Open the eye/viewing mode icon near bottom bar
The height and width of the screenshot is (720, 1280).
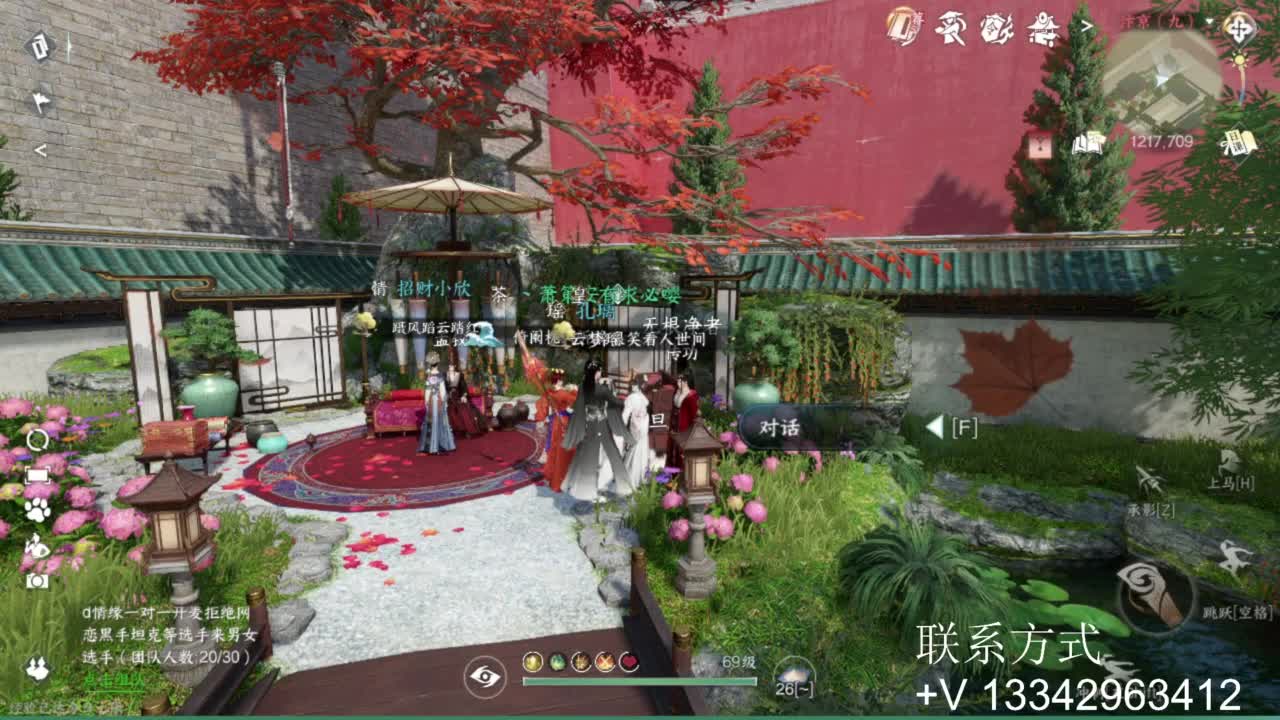coord(485,677)
